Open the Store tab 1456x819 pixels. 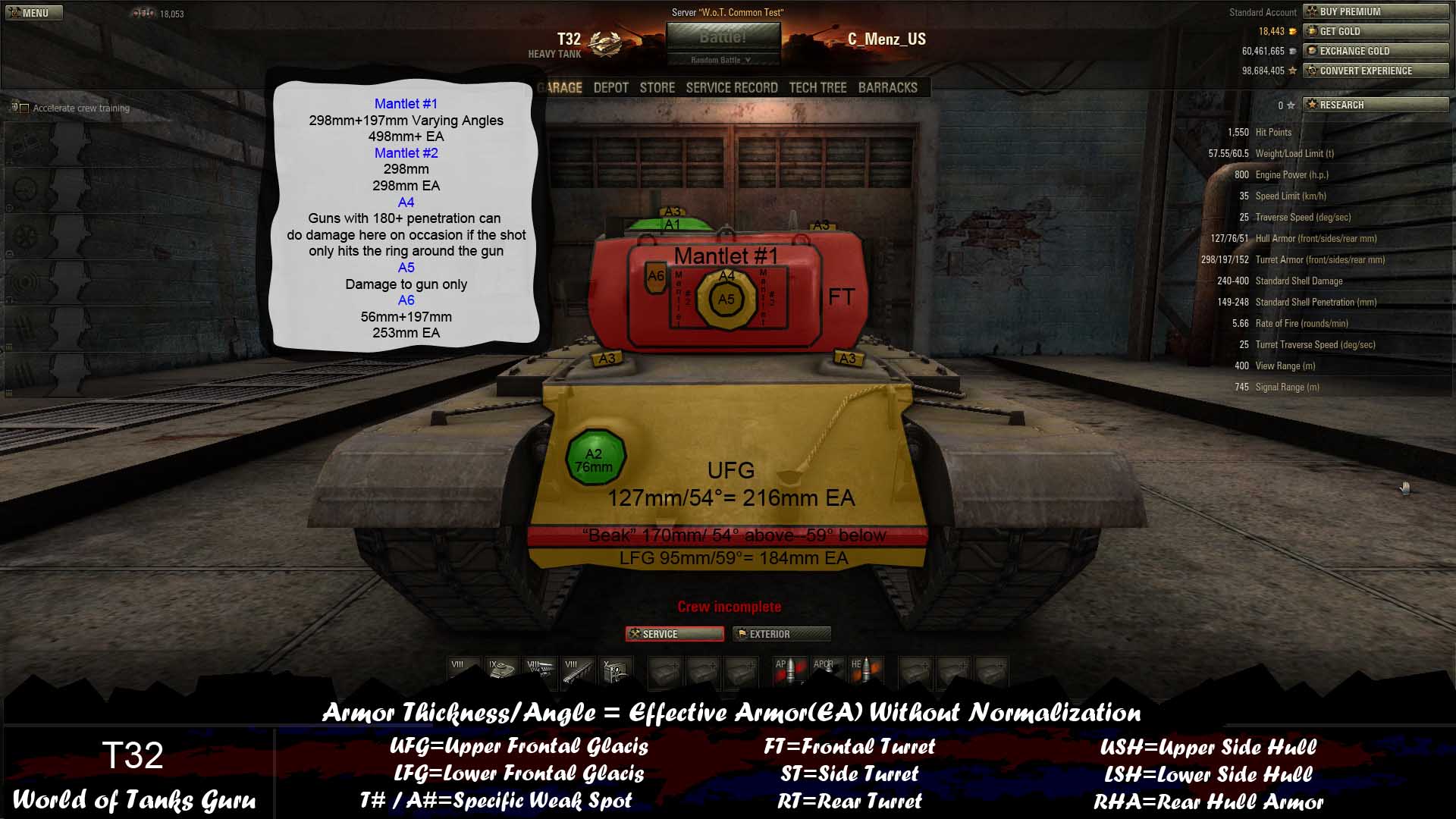657,88
